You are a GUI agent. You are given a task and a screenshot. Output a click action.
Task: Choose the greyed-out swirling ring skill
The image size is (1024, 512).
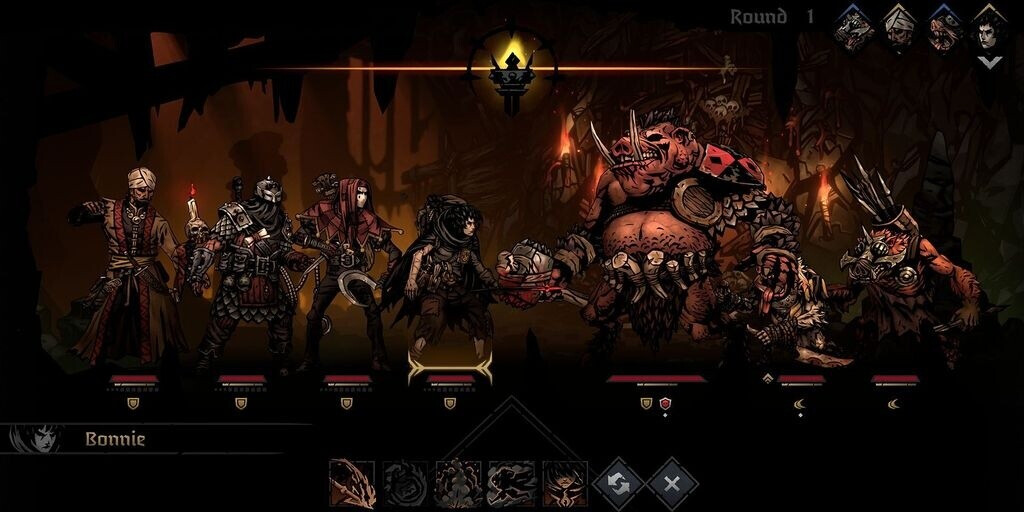(x=405, y=484)
